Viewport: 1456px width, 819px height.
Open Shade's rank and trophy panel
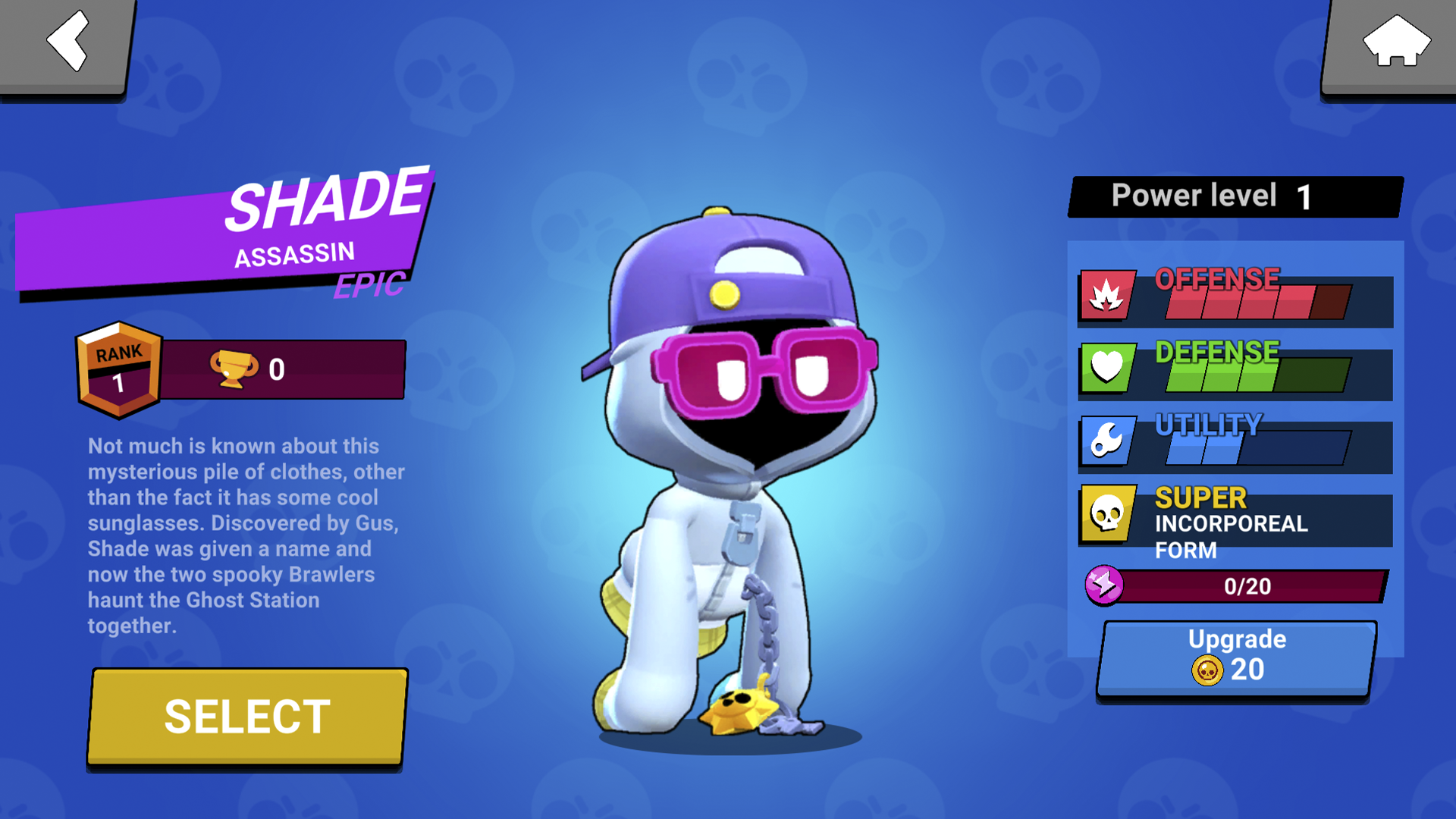[x=243, y=369]
